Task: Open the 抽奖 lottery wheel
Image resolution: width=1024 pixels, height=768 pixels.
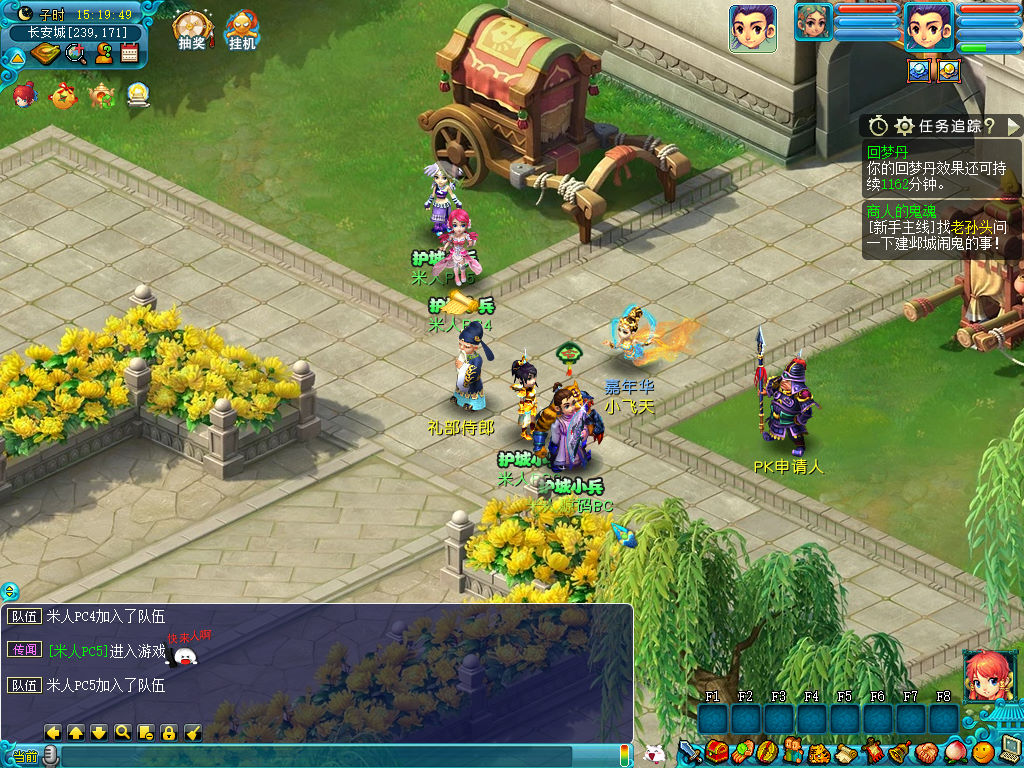Action: tap(190, 29)
